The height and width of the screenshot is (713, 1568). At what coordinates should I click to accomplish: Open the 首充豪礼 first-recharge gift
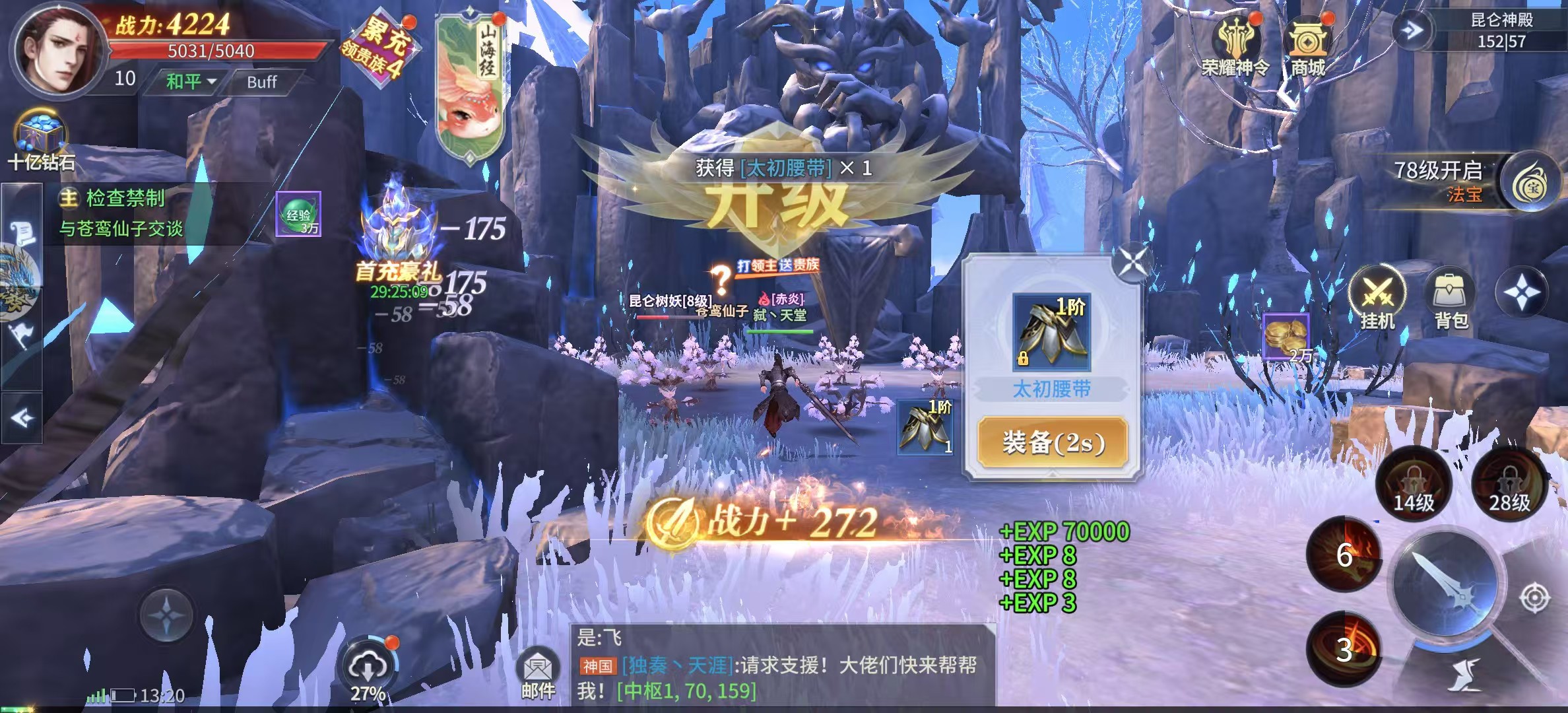tap(399, 244)
